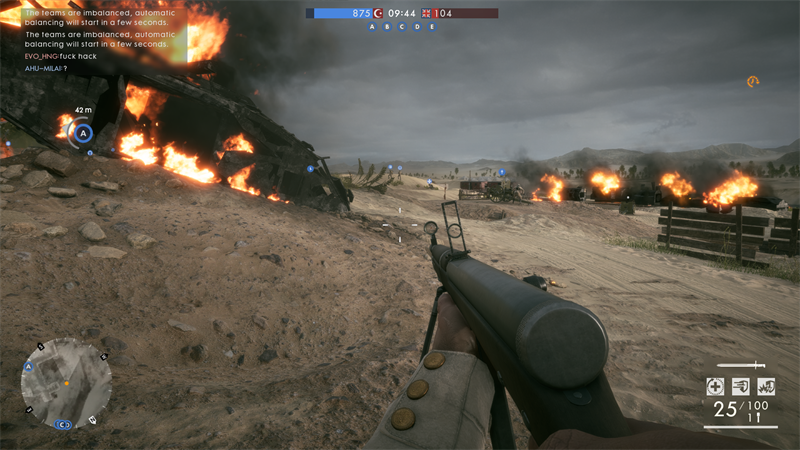Click the objective A marker showing 42 m

pyautogui.click(x=84, y=132)
